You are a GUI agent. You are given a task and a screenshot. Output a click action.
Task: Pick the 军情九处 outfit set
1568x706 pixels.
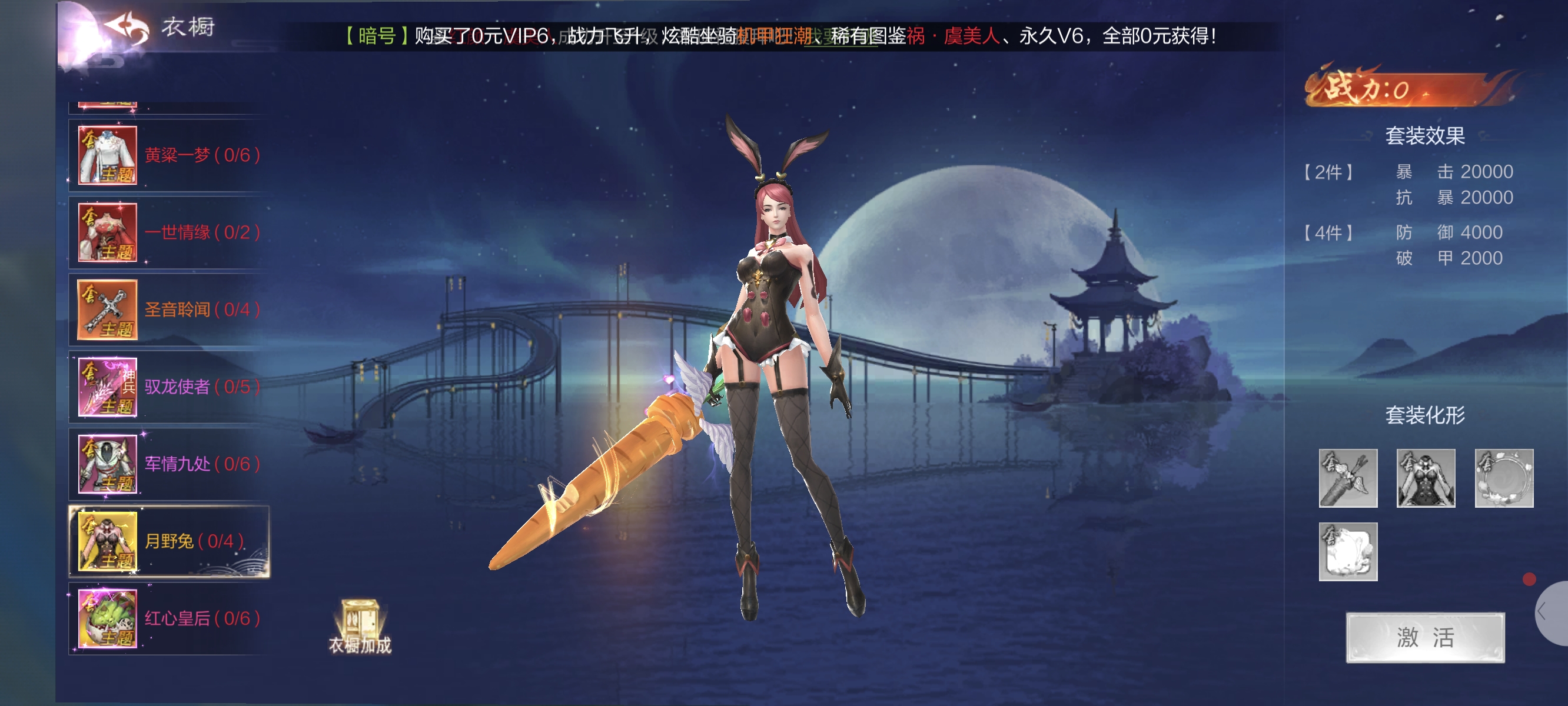[169, 464]
